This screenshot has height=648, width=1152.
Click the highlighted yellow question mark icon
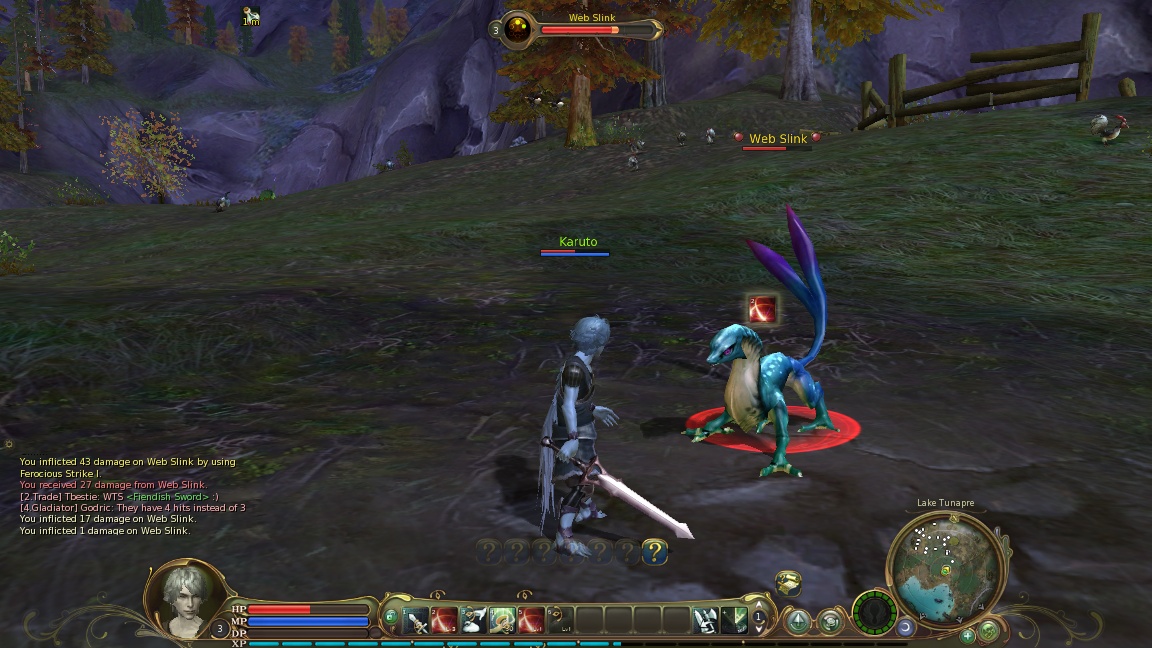[x=654, y=551]
